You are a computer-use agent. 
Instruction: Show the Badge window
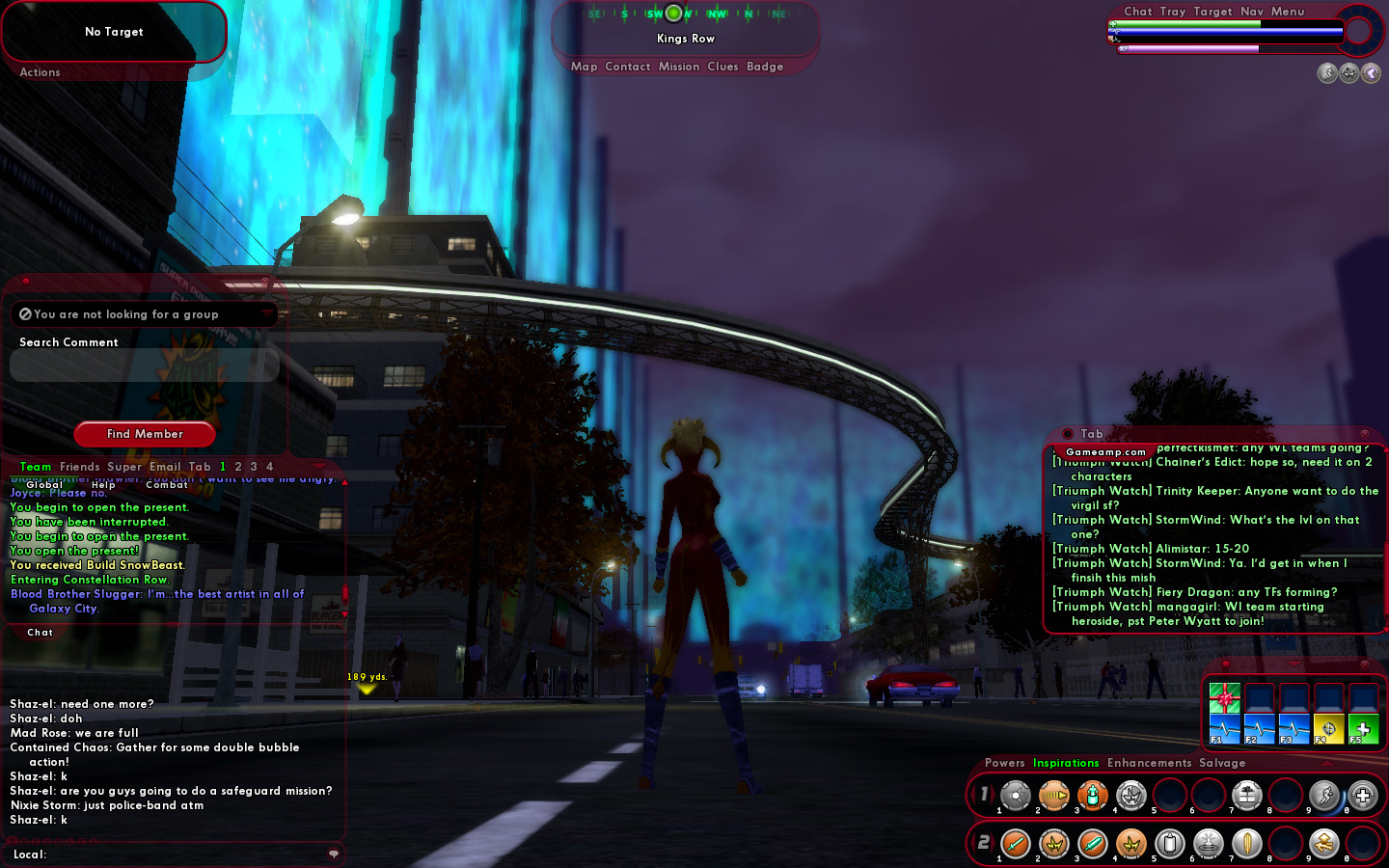(765, 67)
